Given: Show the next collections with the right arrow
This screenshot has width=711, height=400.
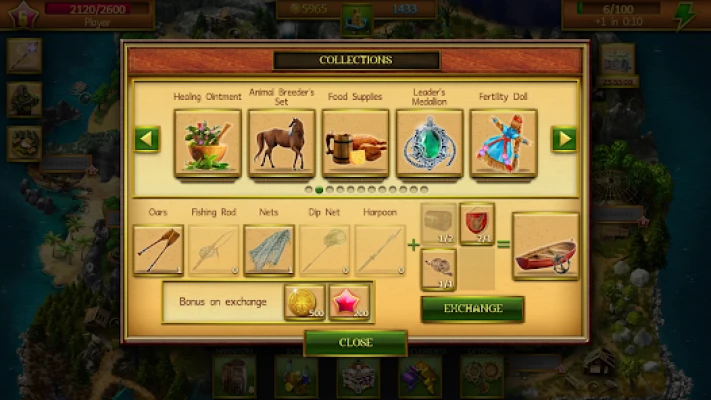Looking at the screenshot, I should click(564, 140).
